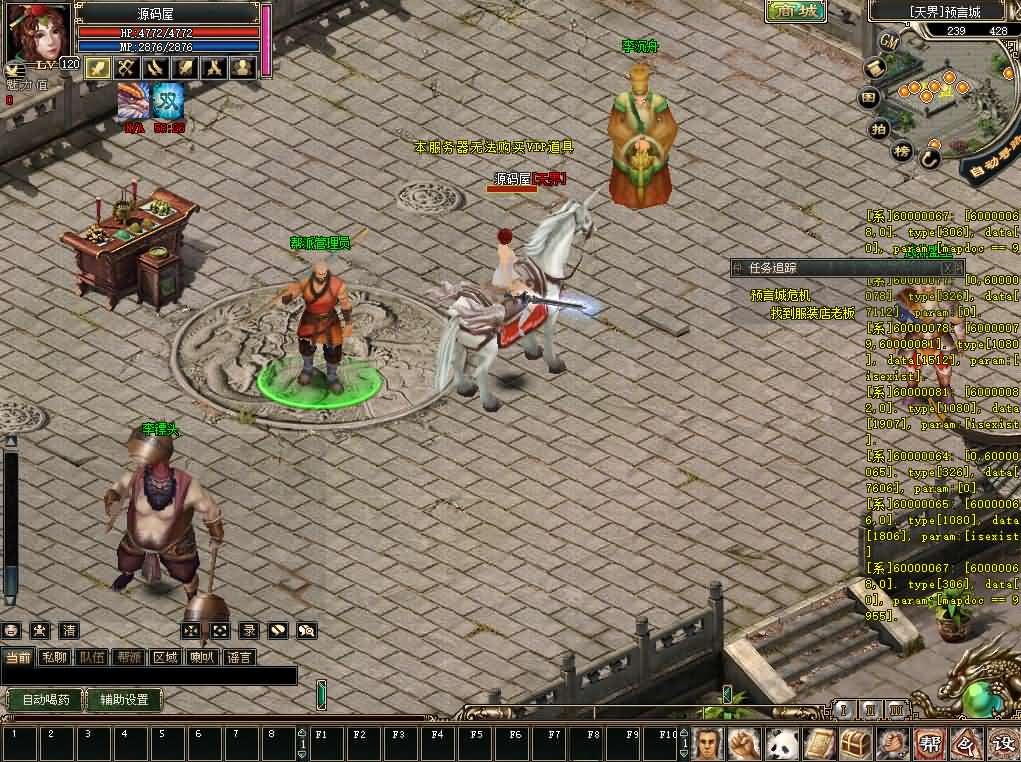The width and height of the screenshot is (1021, 762).
Task: Open the 拍 auction round button
Action: pyautogui.click(x=879, y=129)
